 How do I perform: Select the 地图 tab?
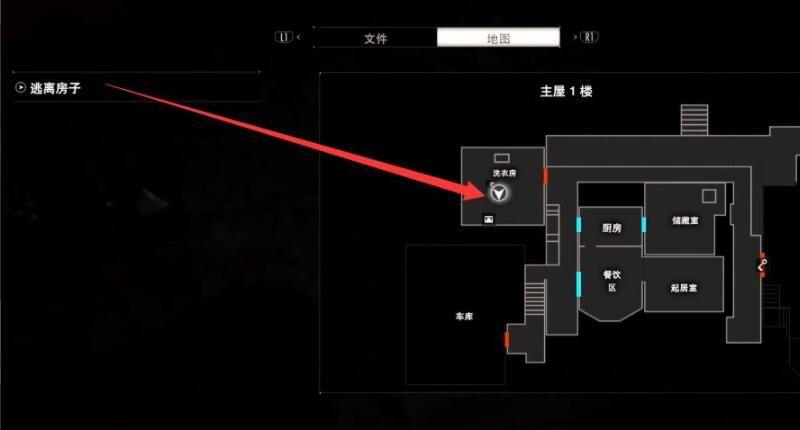pyautogui.click(x=497, y=38)
